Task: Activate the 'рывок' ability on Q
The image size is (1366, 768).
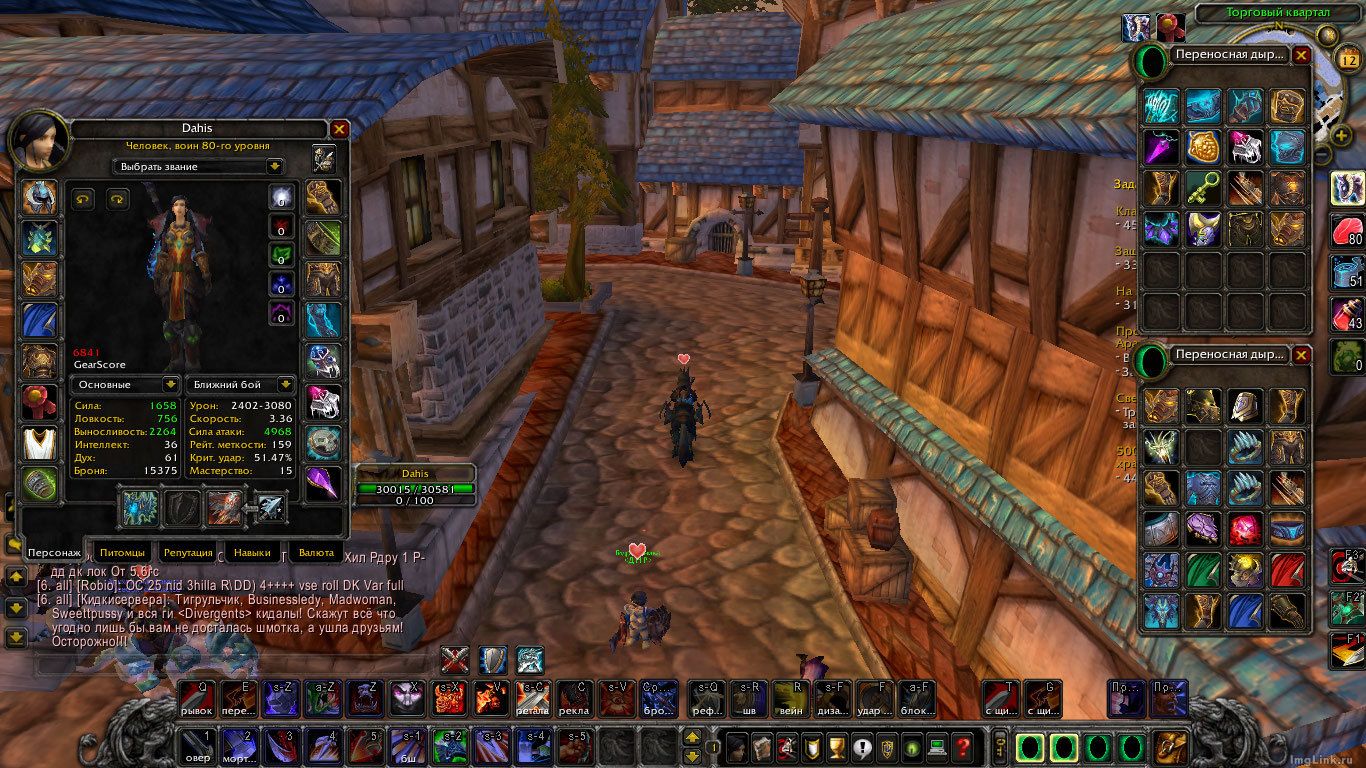Action: [196, 699]
